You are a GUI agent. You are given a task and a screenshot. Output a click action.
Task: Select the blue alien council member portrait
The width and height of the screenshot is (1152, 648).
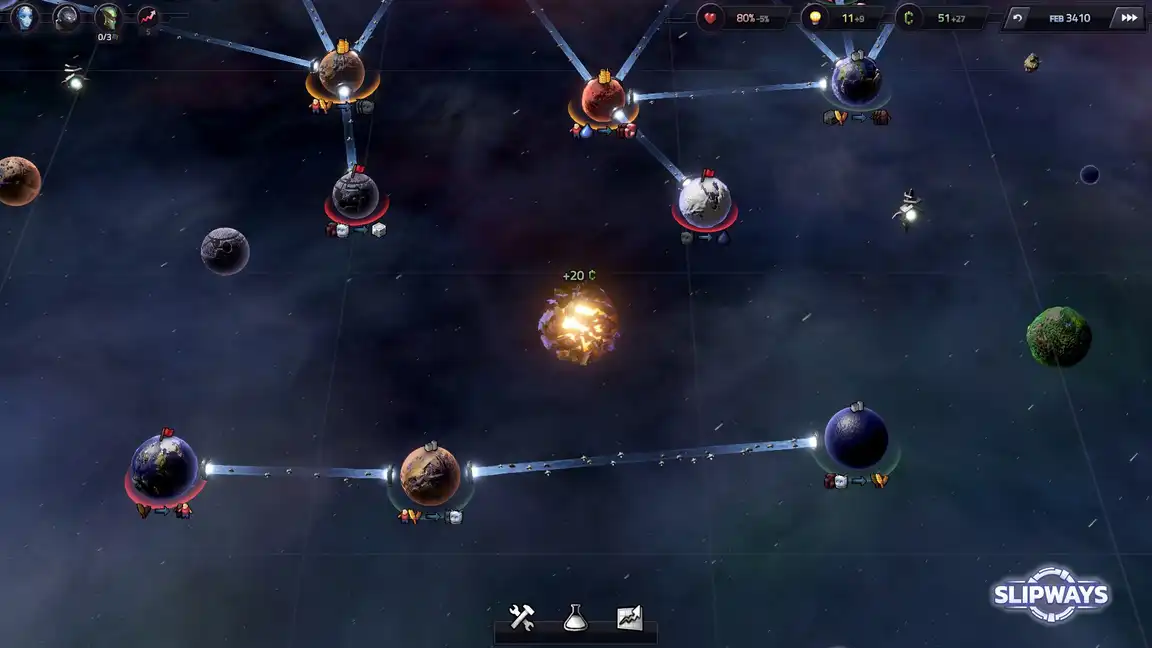coord(25,17)
